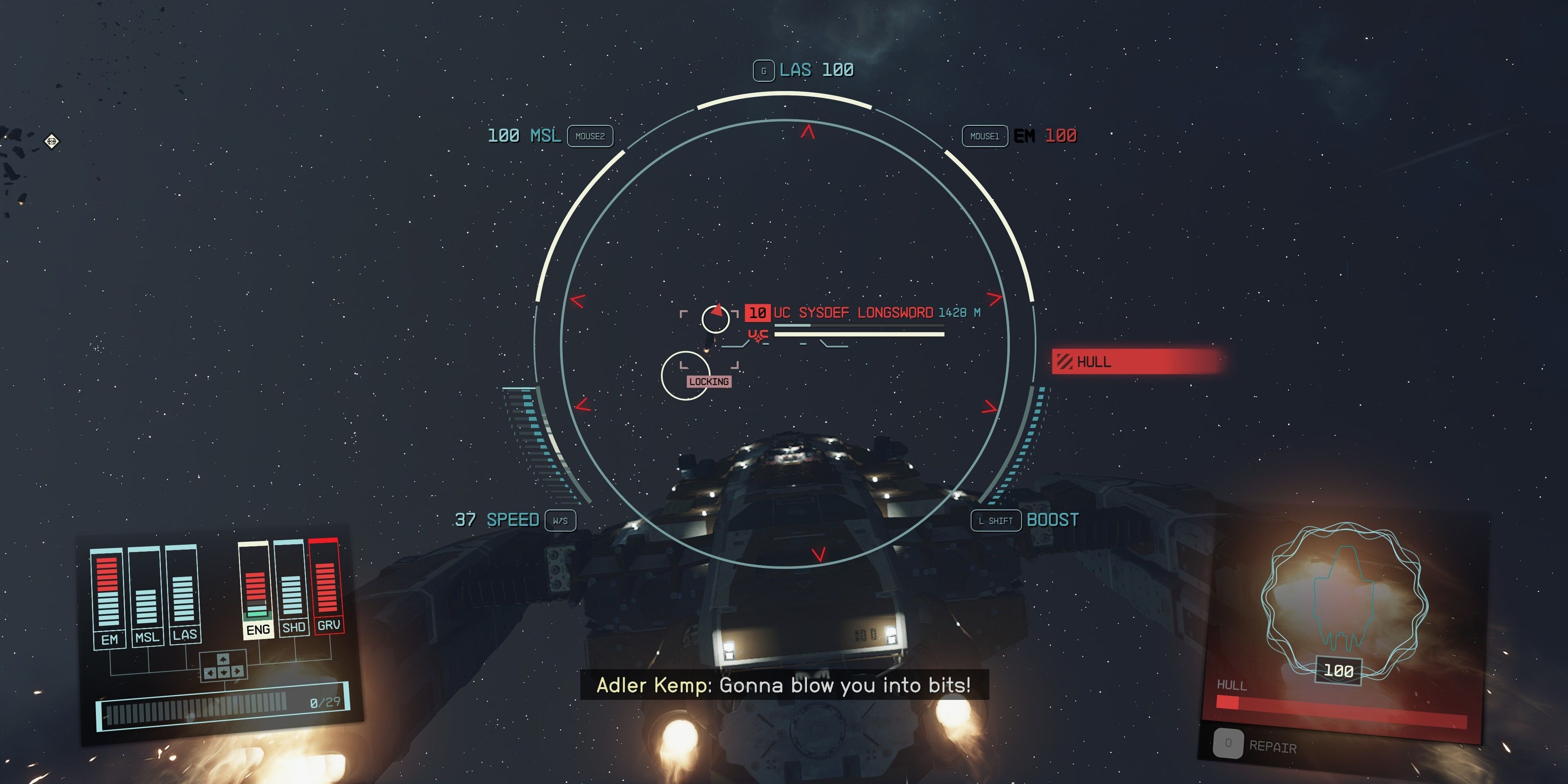Image resolution: width=1568 pixels, height=784 pixels.
Task: Click the up arrow to increase system power
Action: tap(223, 659)
